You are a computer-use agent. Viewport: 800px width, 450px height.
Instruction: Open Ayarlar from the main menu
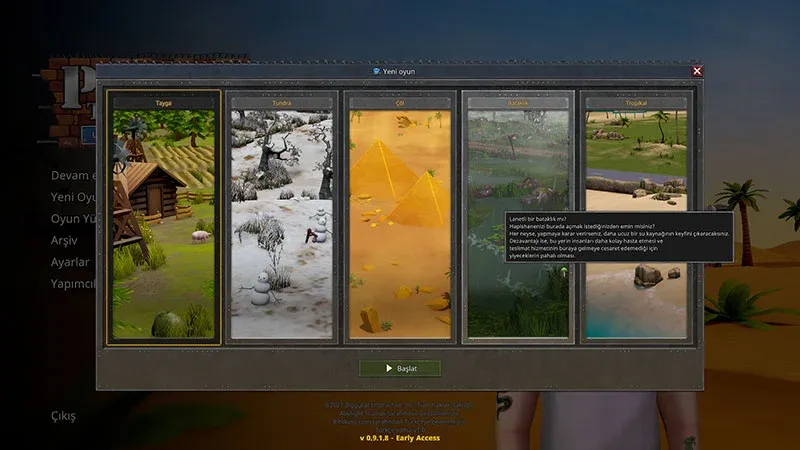click(x=70, y=262)
